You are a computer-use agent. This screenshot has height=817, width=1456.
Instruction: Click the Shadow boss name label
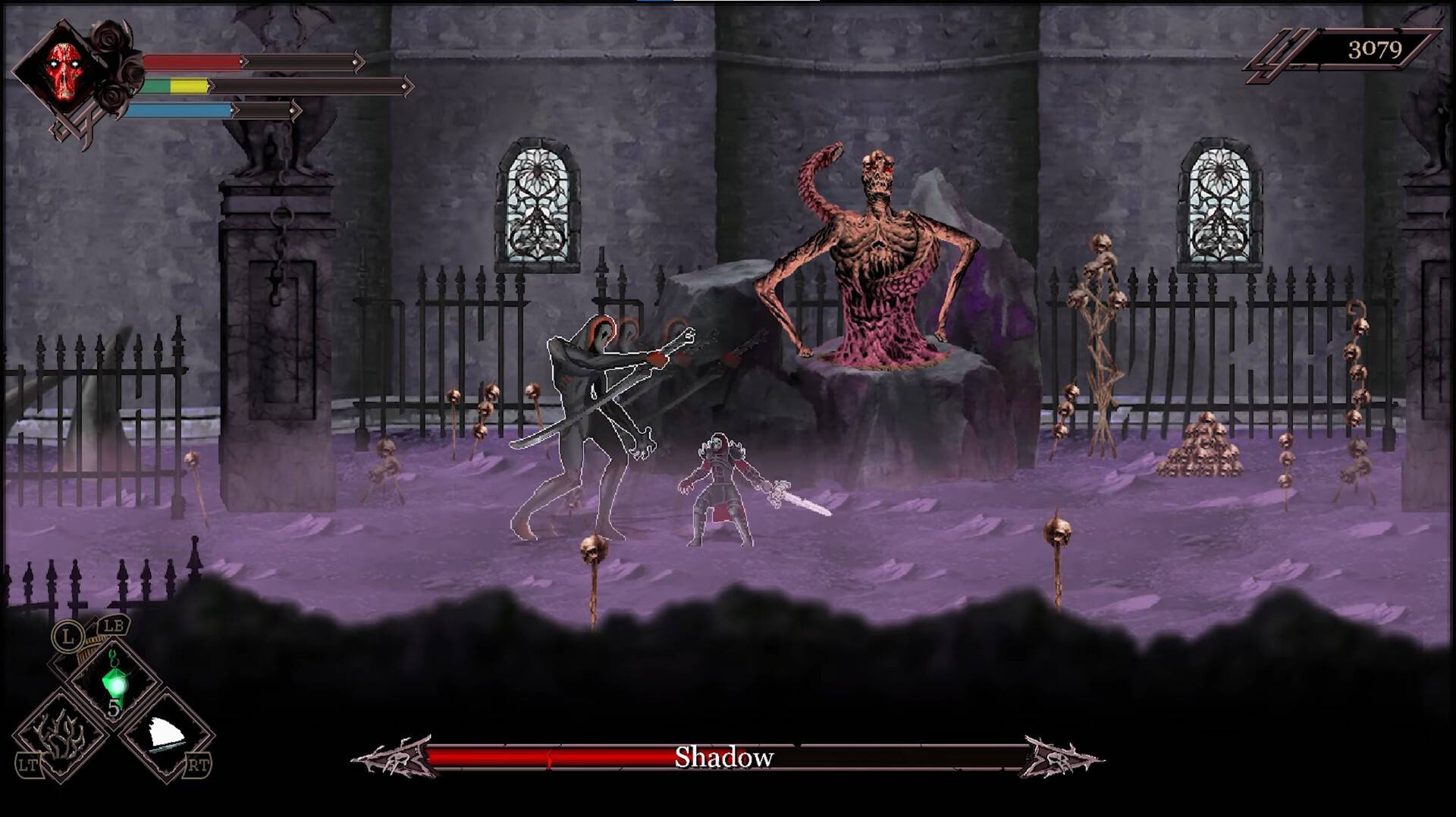[x=725, y=756]
